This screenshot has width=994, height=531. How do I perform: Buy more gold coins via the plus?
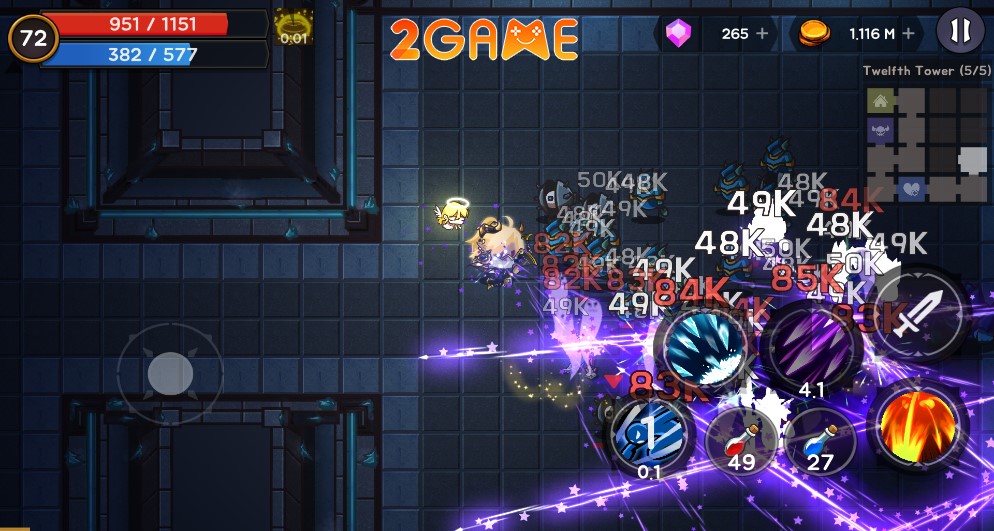909,34
